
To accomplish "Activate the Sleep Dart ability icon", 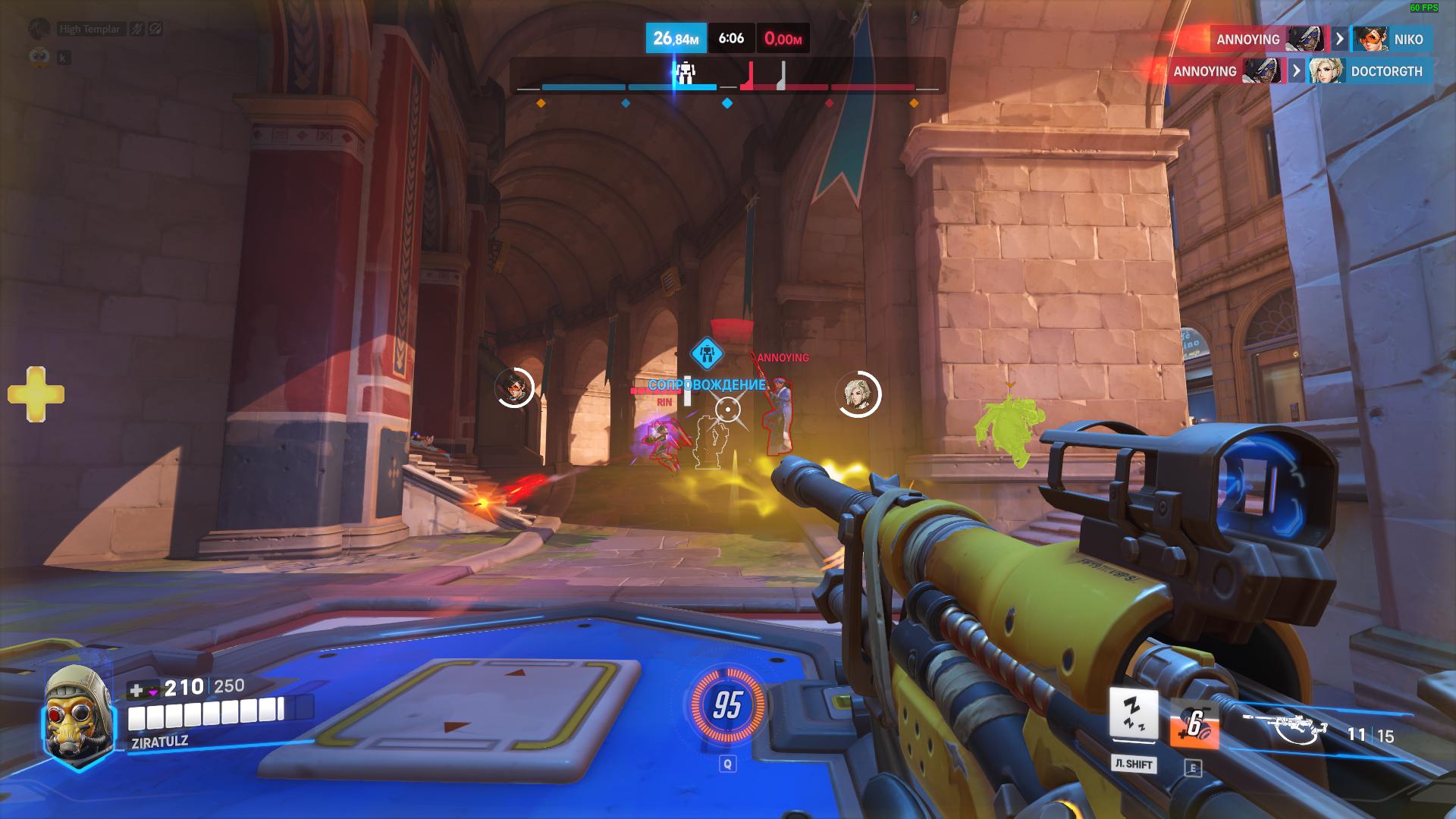I will [1134, 714].
